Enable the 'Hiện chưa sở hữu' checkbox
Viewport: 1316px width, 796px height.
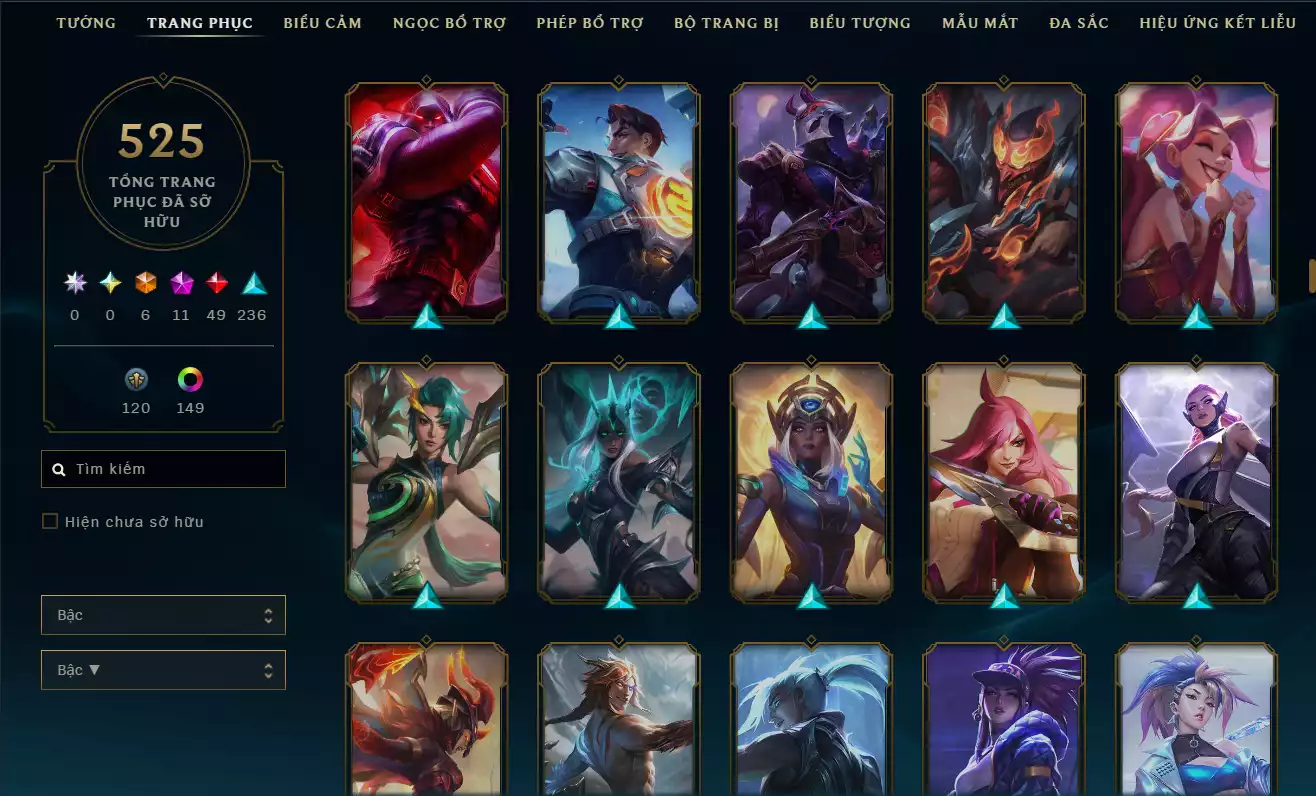pyautogui.click(x=50, y=521)
